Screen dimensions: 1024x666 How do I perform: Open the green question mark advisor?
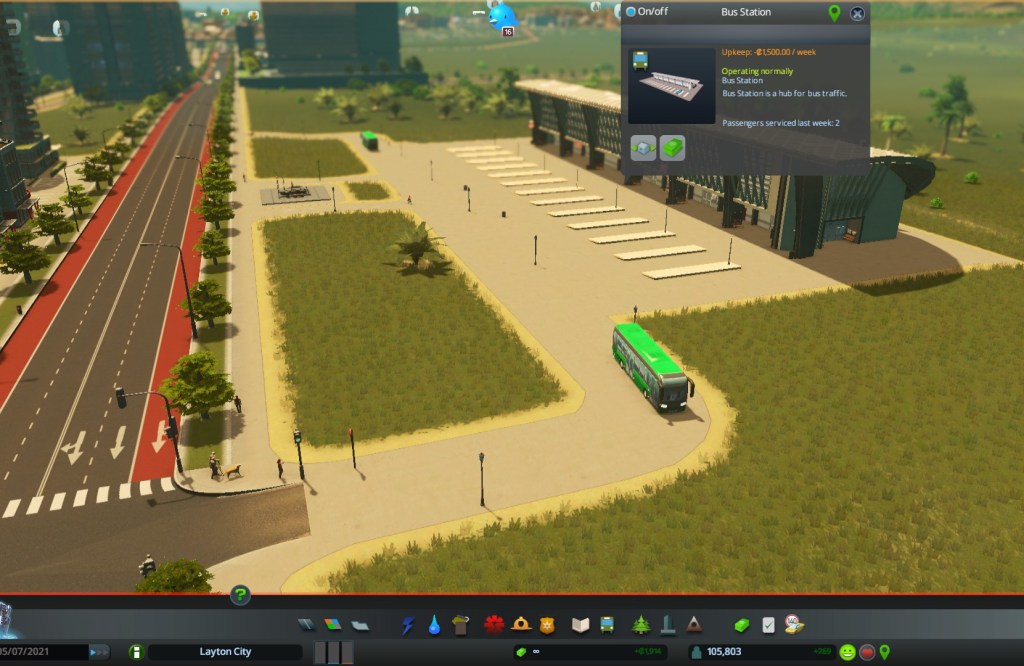coord(240,596)
